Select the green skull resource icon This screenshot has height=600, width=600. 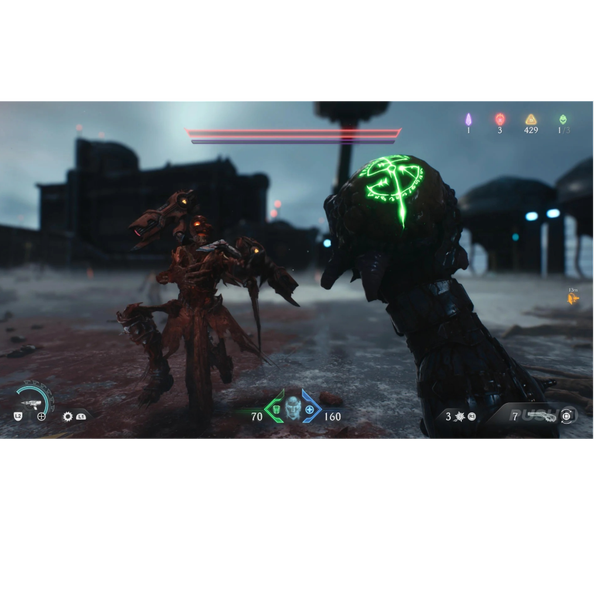click(562, 120)
